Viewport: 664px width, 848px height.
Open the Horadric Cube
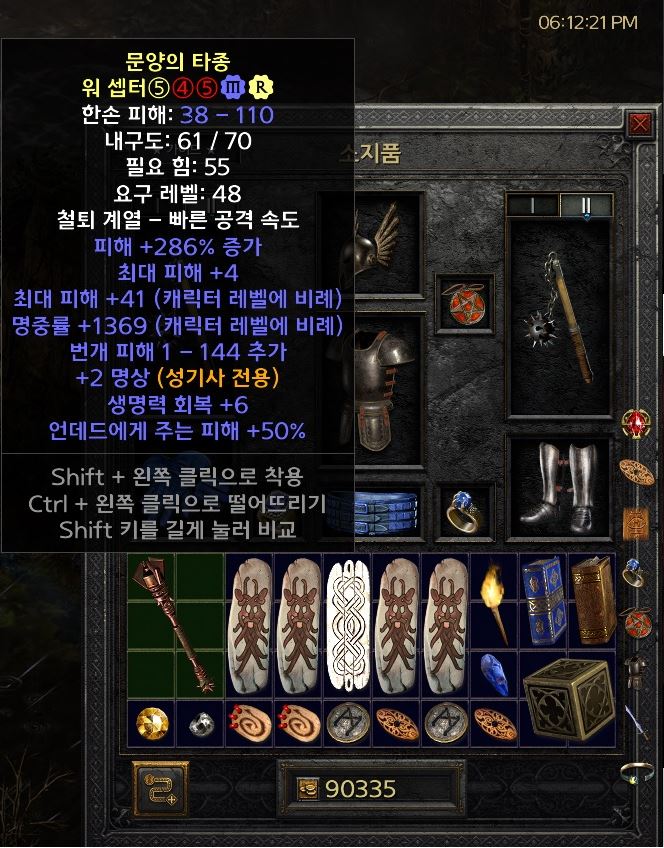point(569,699)
